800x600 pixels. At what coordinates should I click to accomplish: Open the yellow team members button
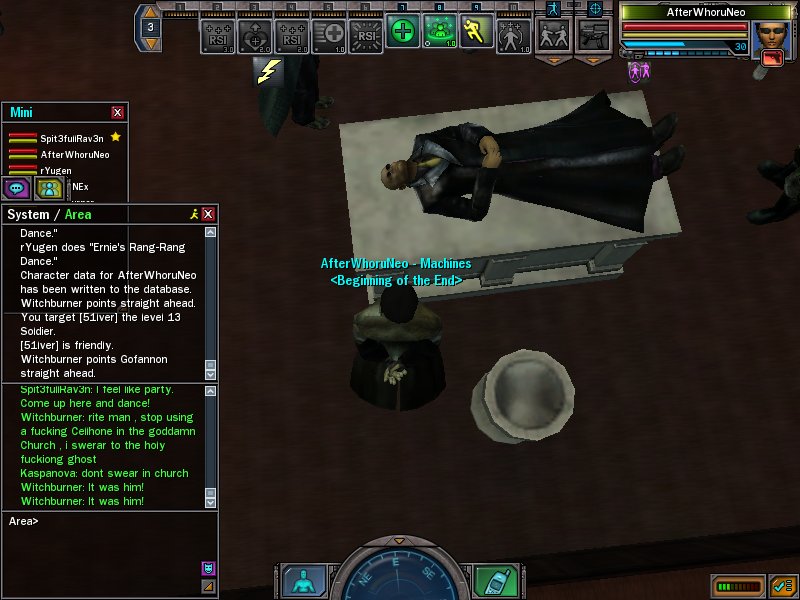(49, 188)
